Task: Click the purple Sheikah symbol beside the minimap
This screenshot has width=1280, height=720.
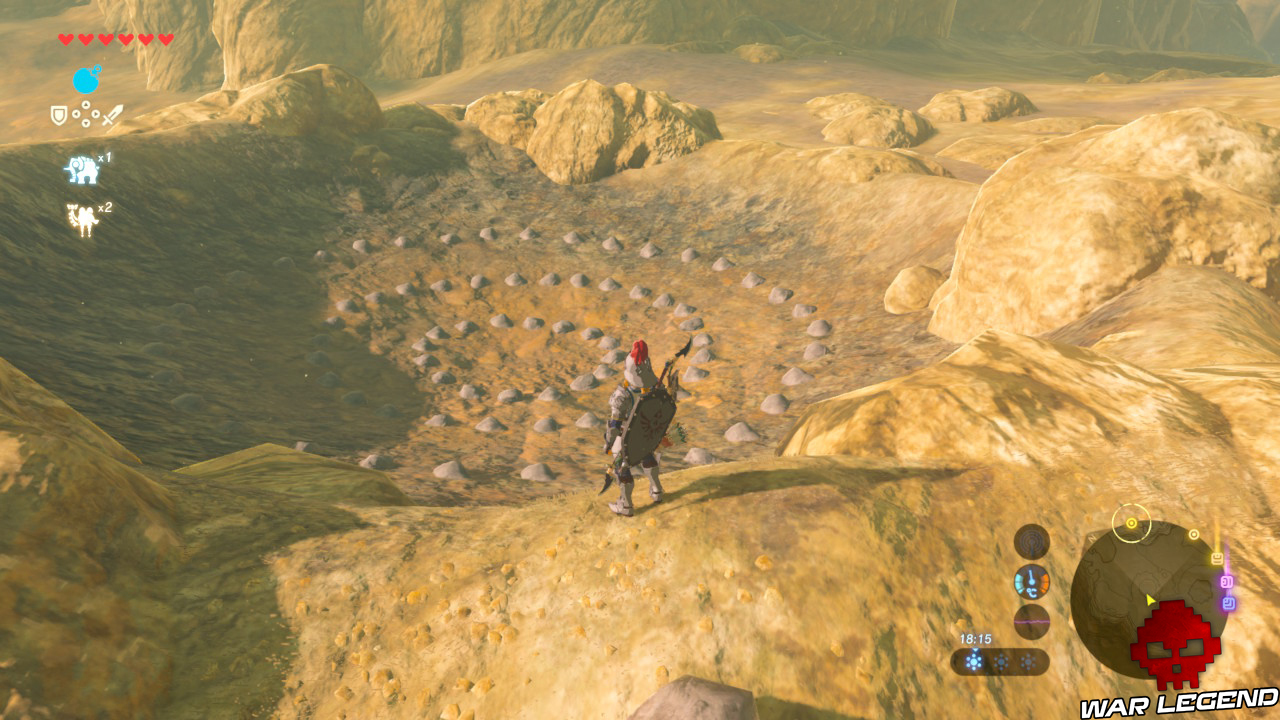Action: coord(1225,582)
